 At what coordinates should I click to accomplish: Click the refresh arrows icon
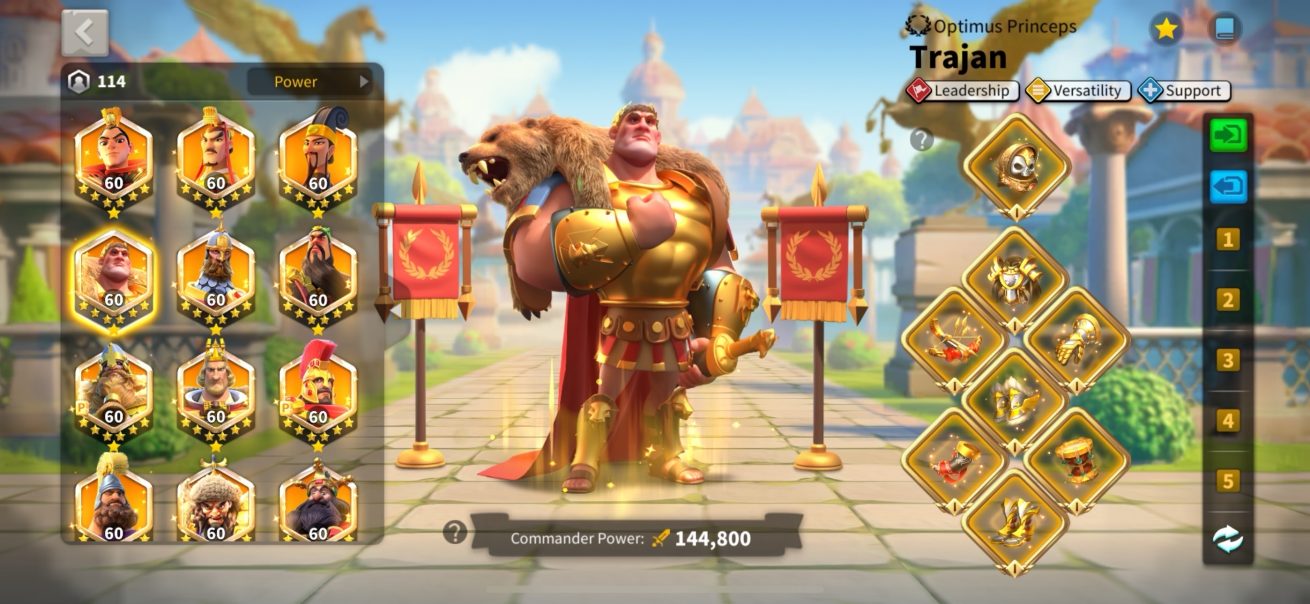[1228, 540]
